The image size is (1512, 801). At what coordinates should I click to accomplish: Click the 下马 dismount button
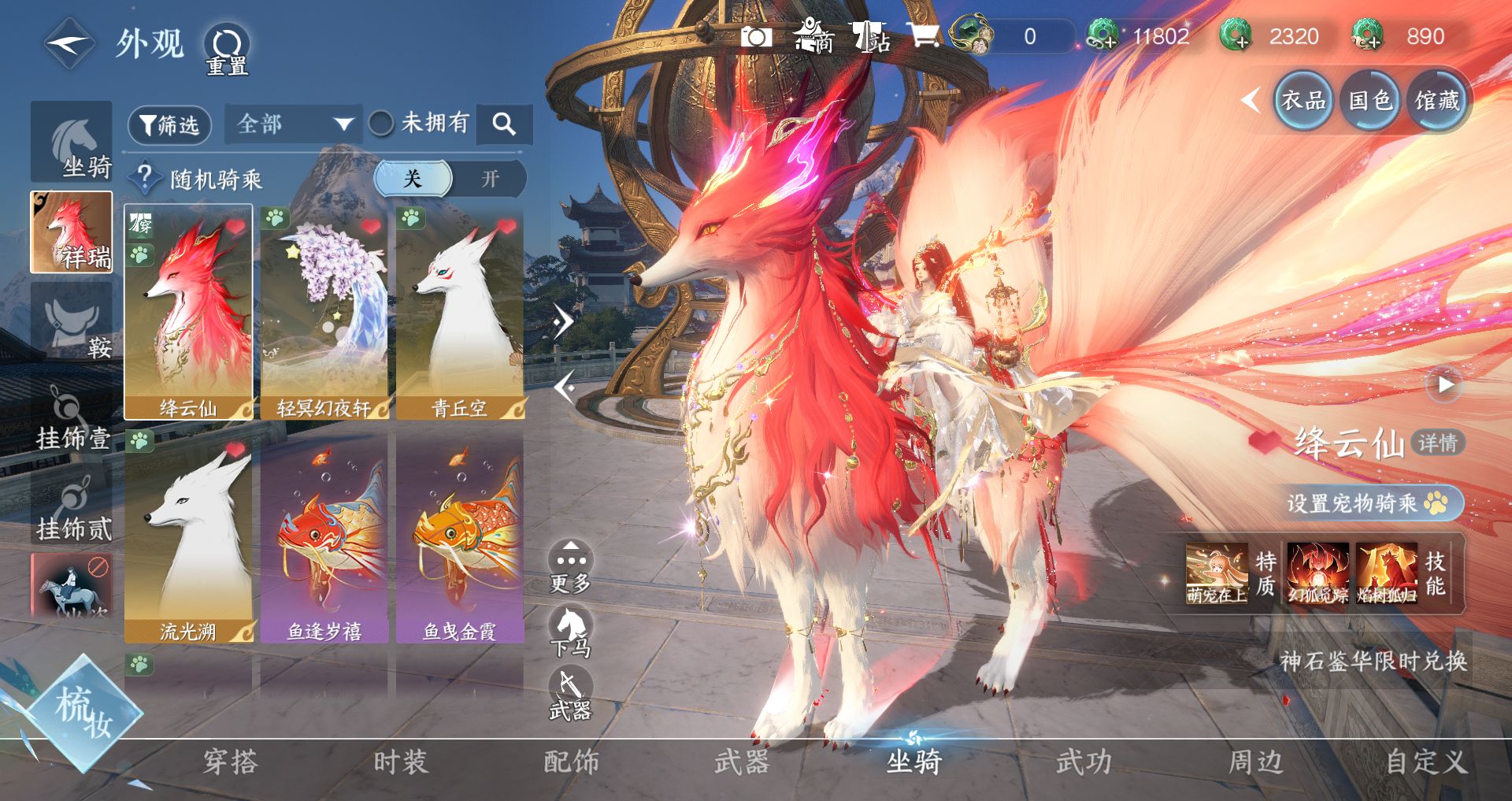point(570,632)
